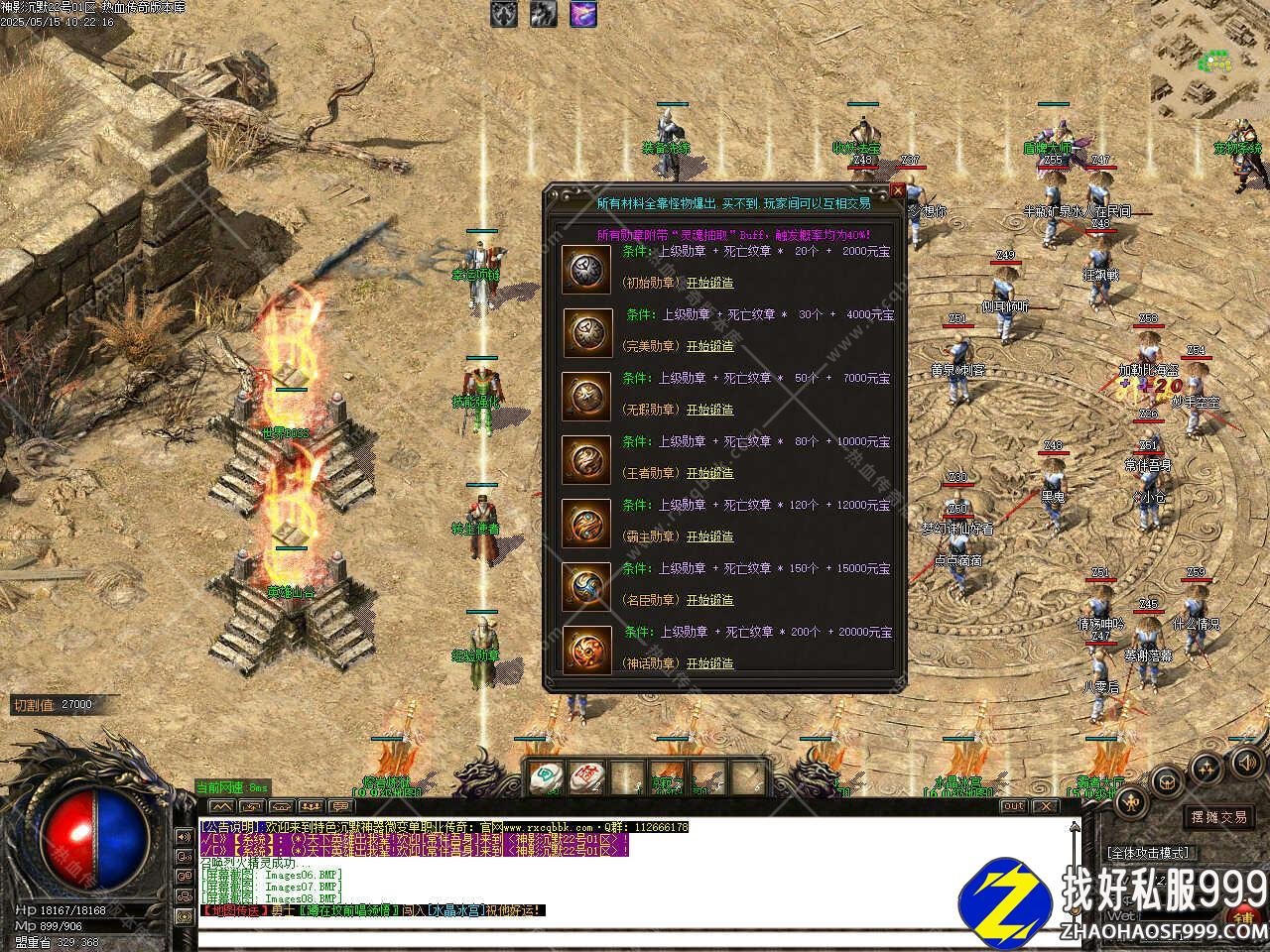Switch the 全体攻击模式 attack mode

click(1148, 853)
